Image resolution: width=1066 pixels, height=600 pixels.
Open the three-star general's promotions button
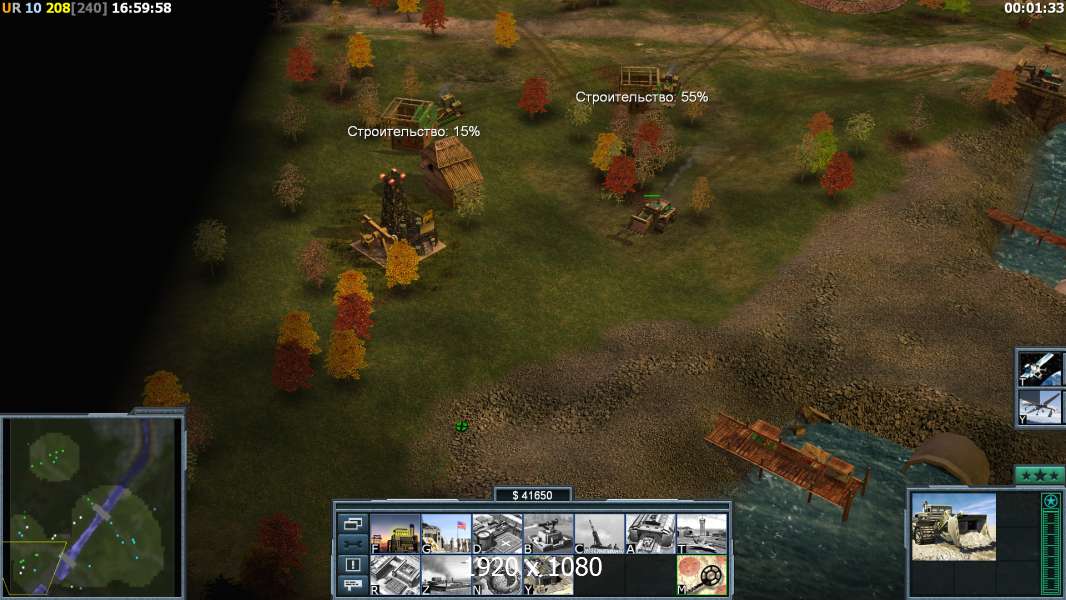[1038, 476]
